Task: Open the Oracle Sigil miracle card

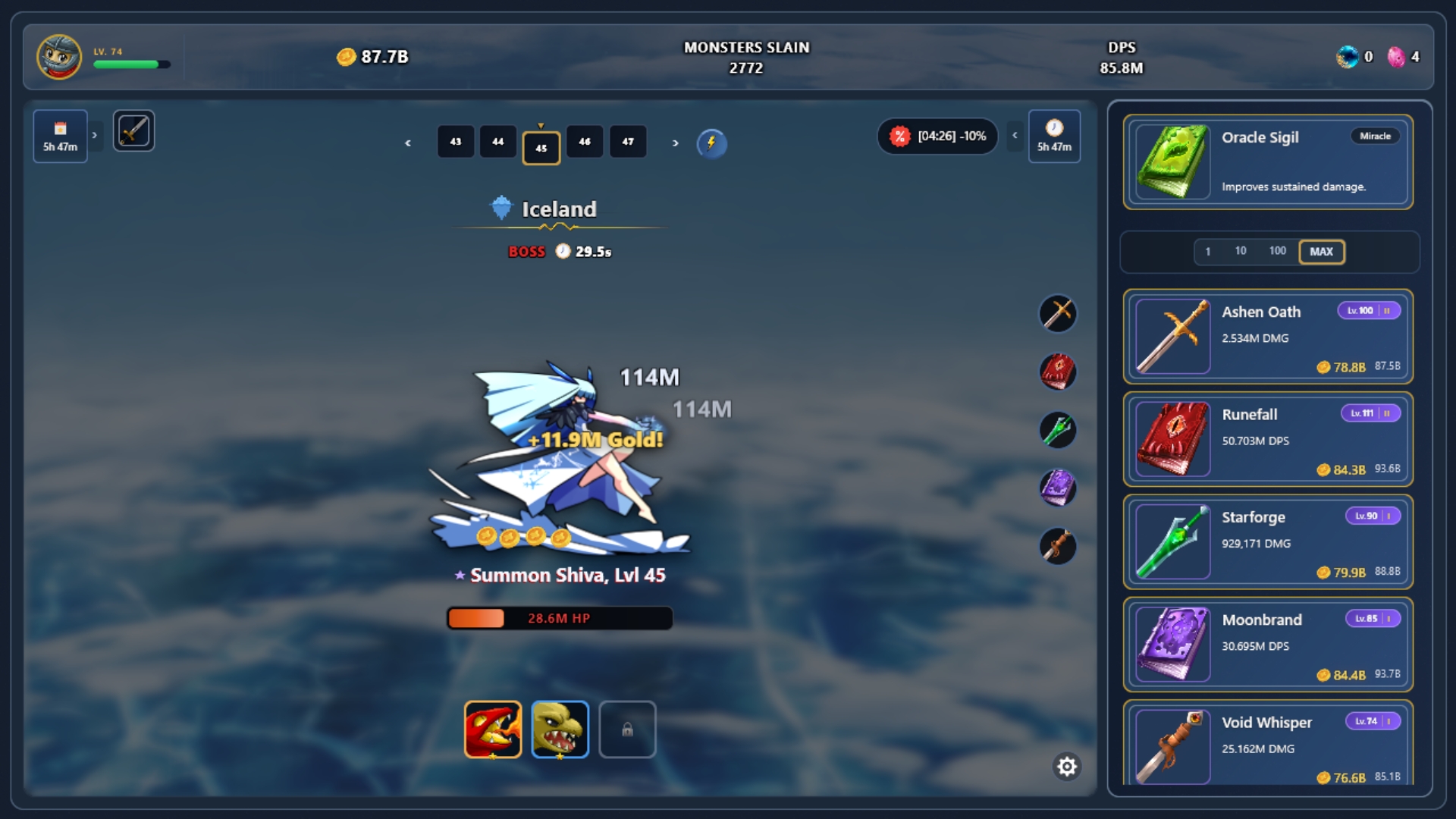Action: click(1268, 162)
